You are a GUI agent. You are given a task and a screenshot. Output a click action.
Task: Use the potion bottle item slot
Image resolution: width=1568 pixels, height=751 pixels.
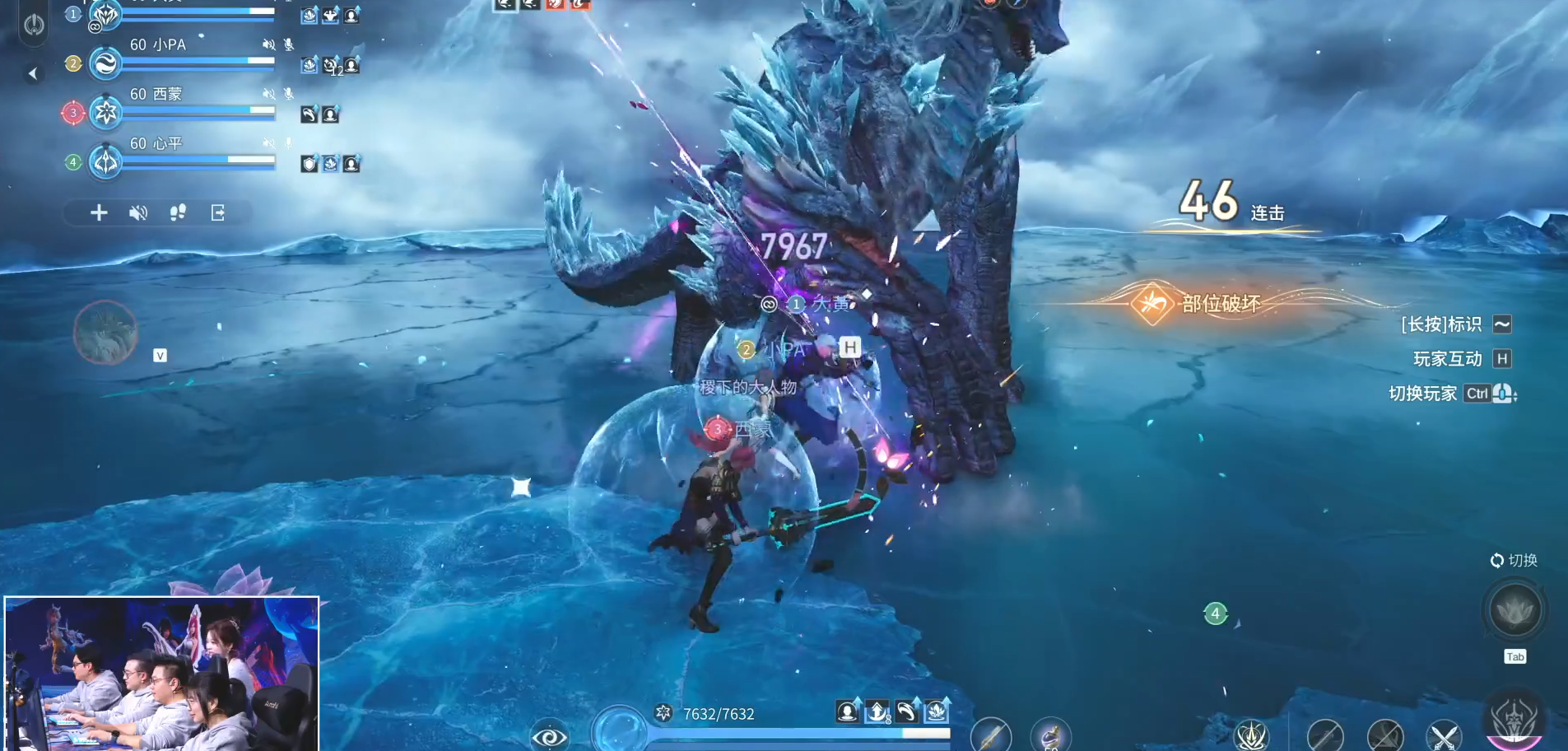[1051, 735]
